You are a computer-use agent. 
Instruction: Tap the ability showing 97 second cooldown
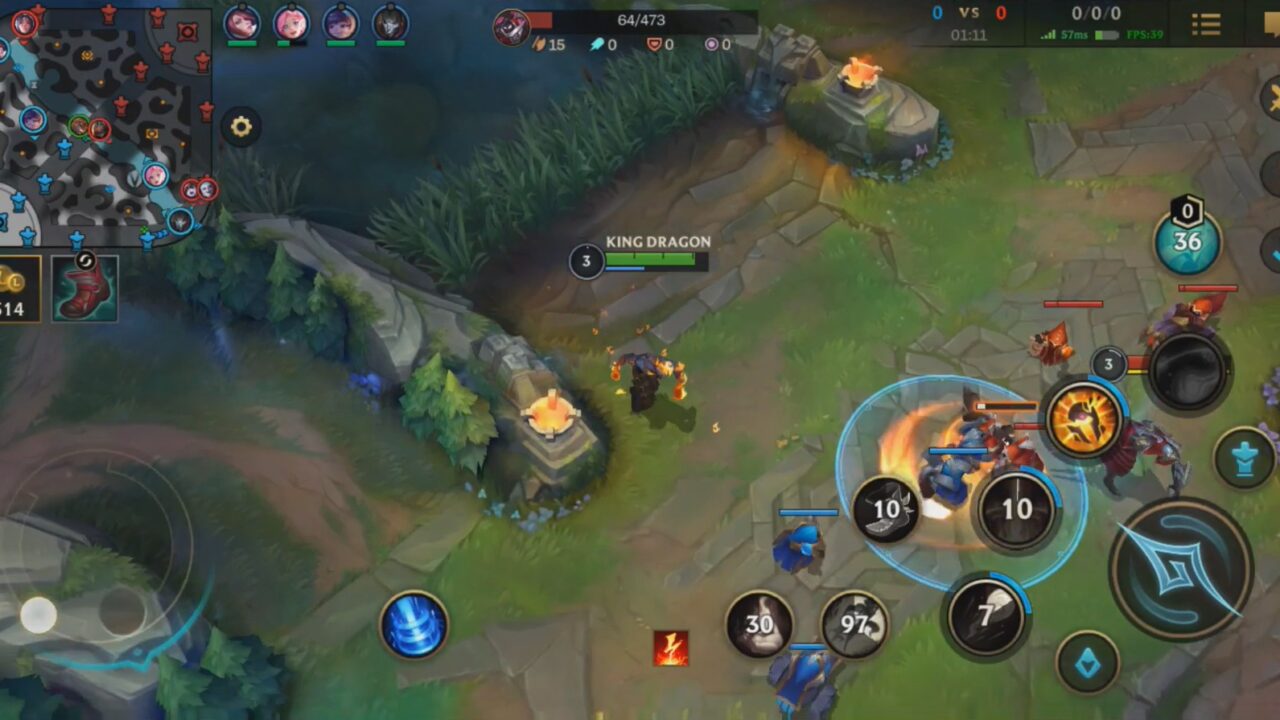(855, 630)
